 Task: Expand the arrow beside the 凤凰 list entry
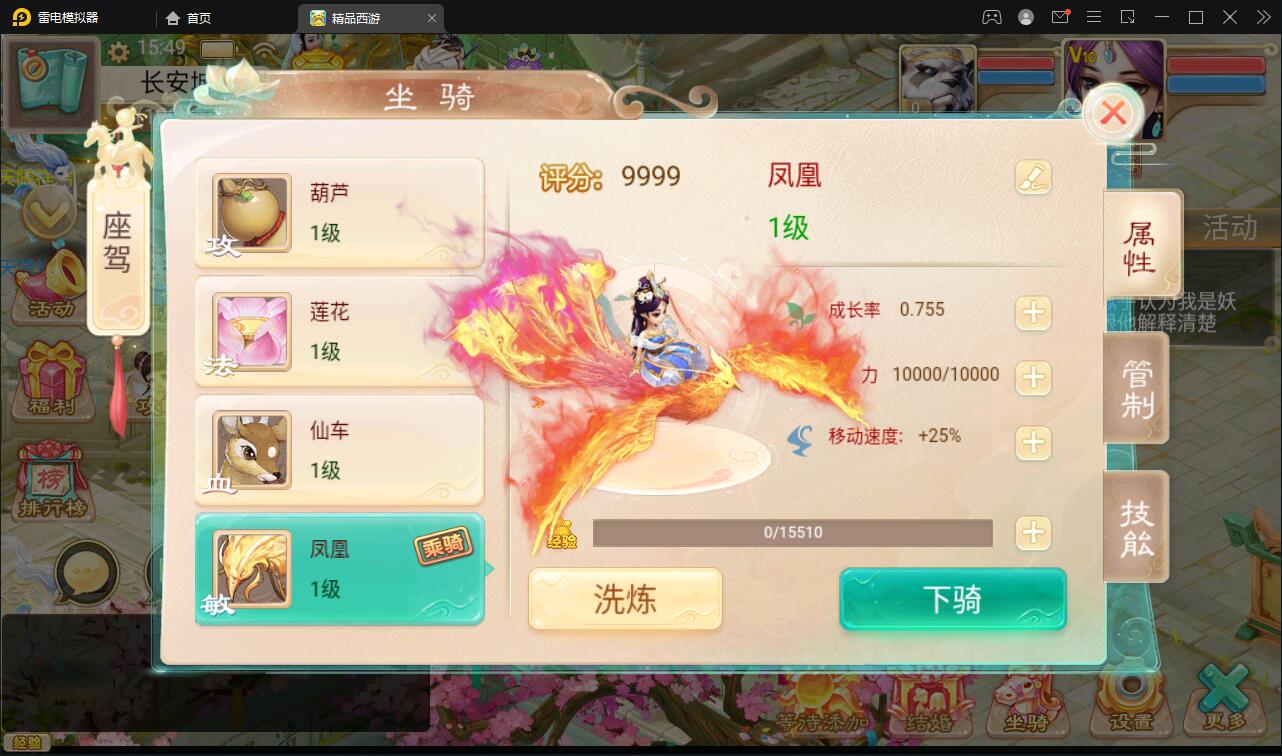(487, 569)
